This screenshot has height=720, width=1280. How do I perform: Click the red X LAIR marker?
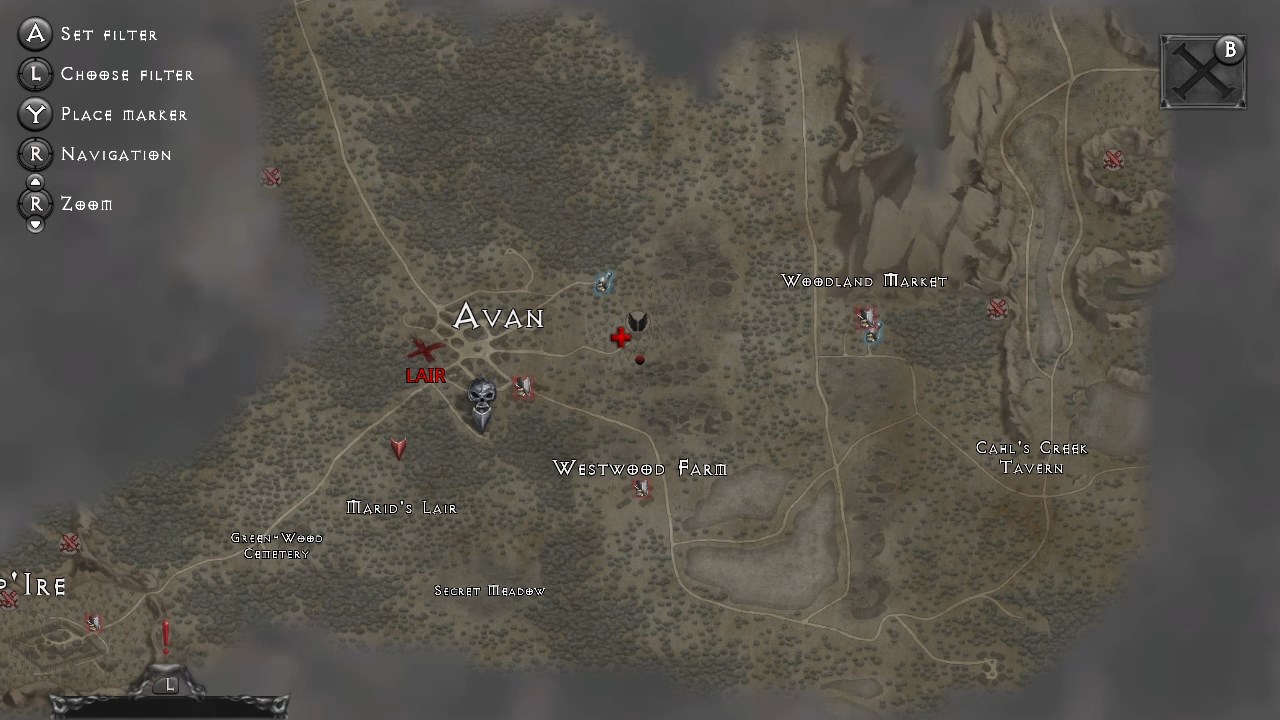[x=423, y=350]
